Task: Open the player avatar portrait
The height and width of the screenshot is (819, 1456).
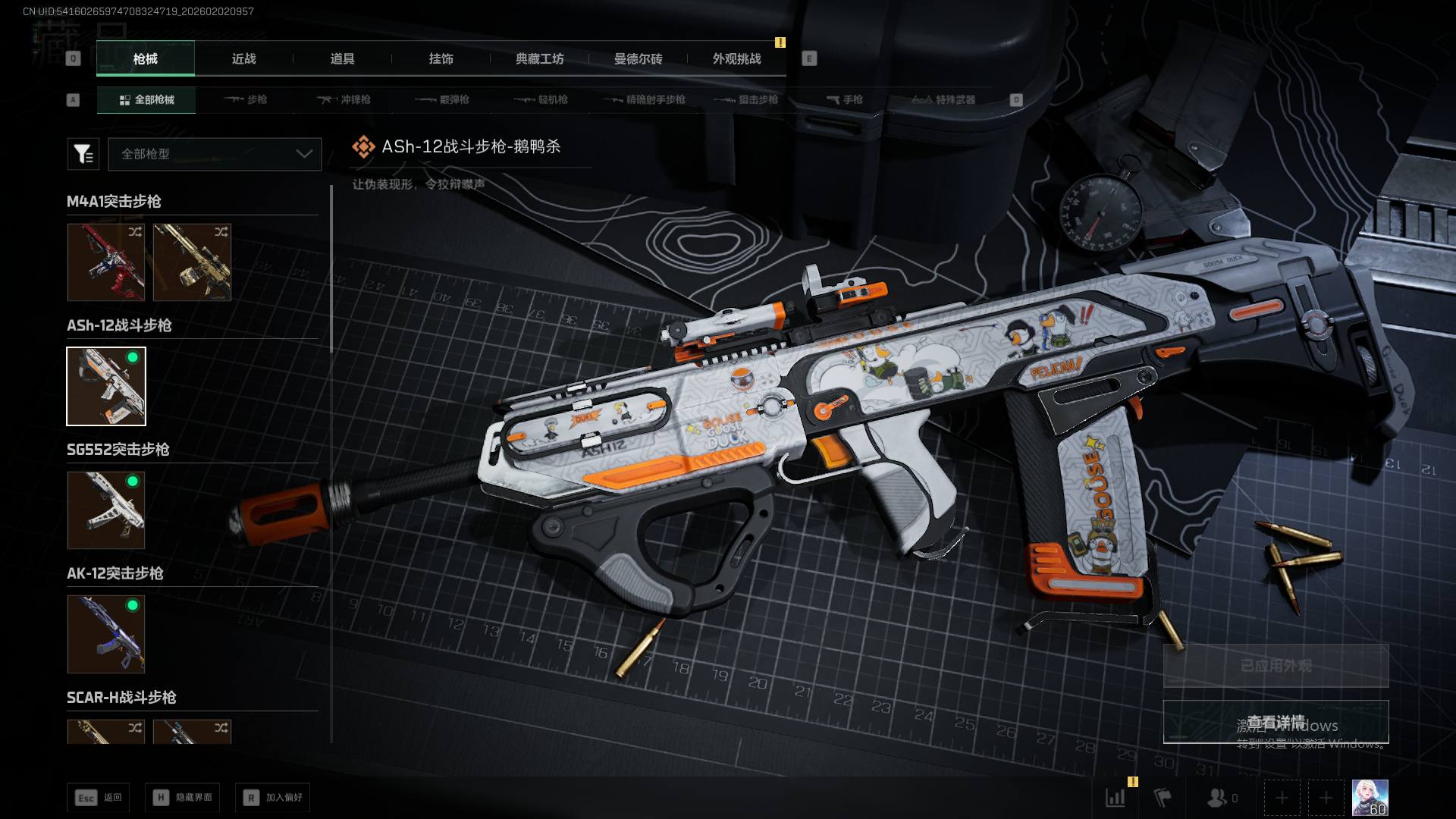Action: coord(1370,798)
